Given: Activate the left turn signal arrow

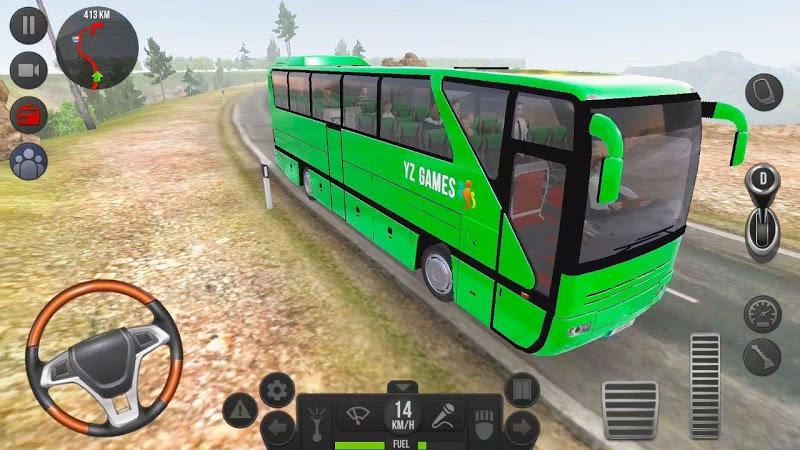Looking at the screenshot, I should [x=277, y=429].
